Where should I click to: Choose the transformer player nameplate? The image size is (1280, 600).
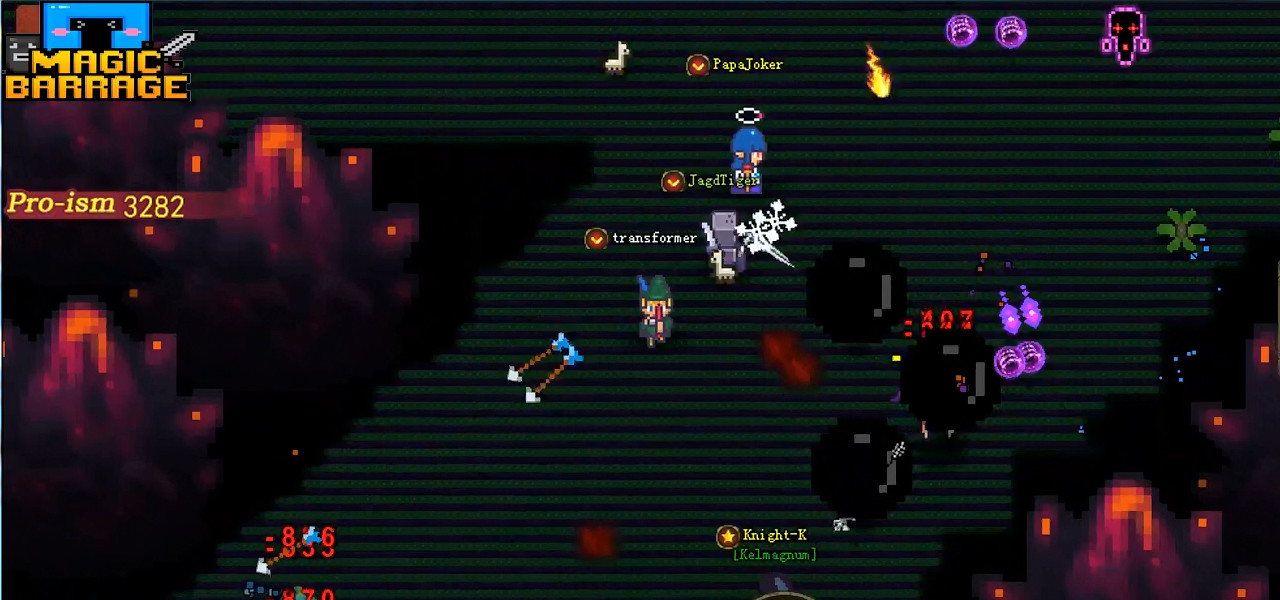point(642,238)
